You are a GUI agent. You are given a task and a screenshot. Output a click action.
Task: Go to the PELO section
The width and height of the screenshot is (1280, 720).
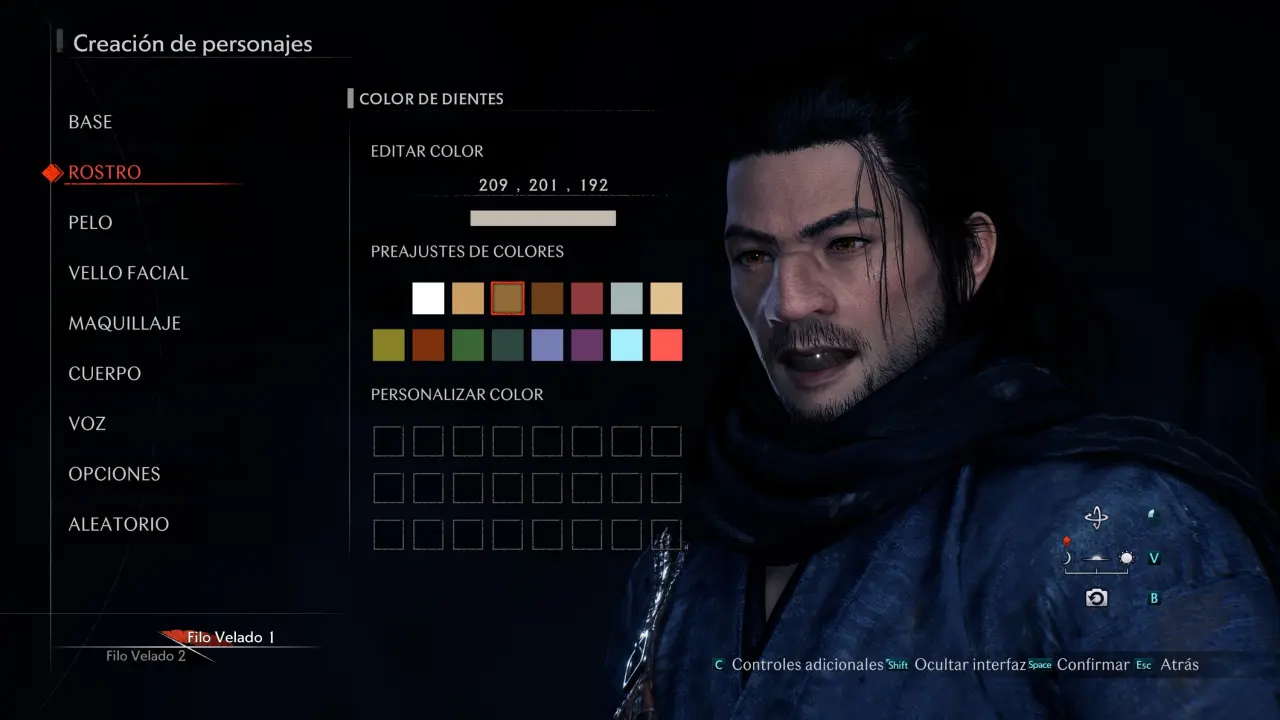(90, 222)
